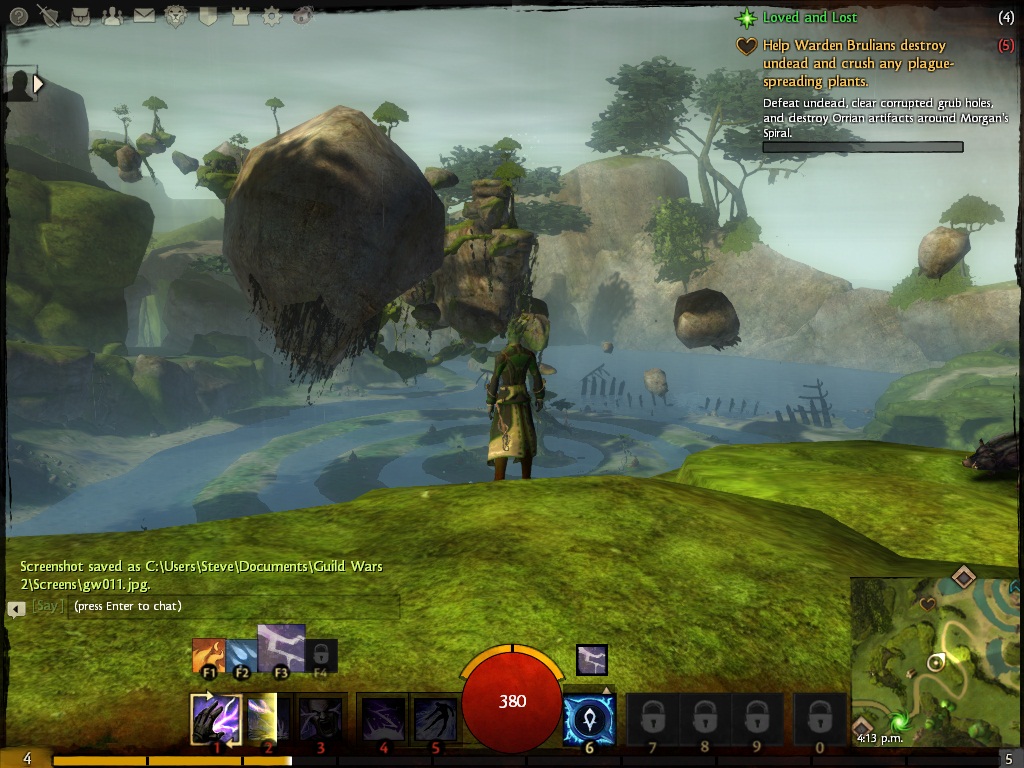Image resolution: width=1024 pixels, height=768 pixels.
Task: Use the blue healing skill in slot 6
Action: (588, 719)
